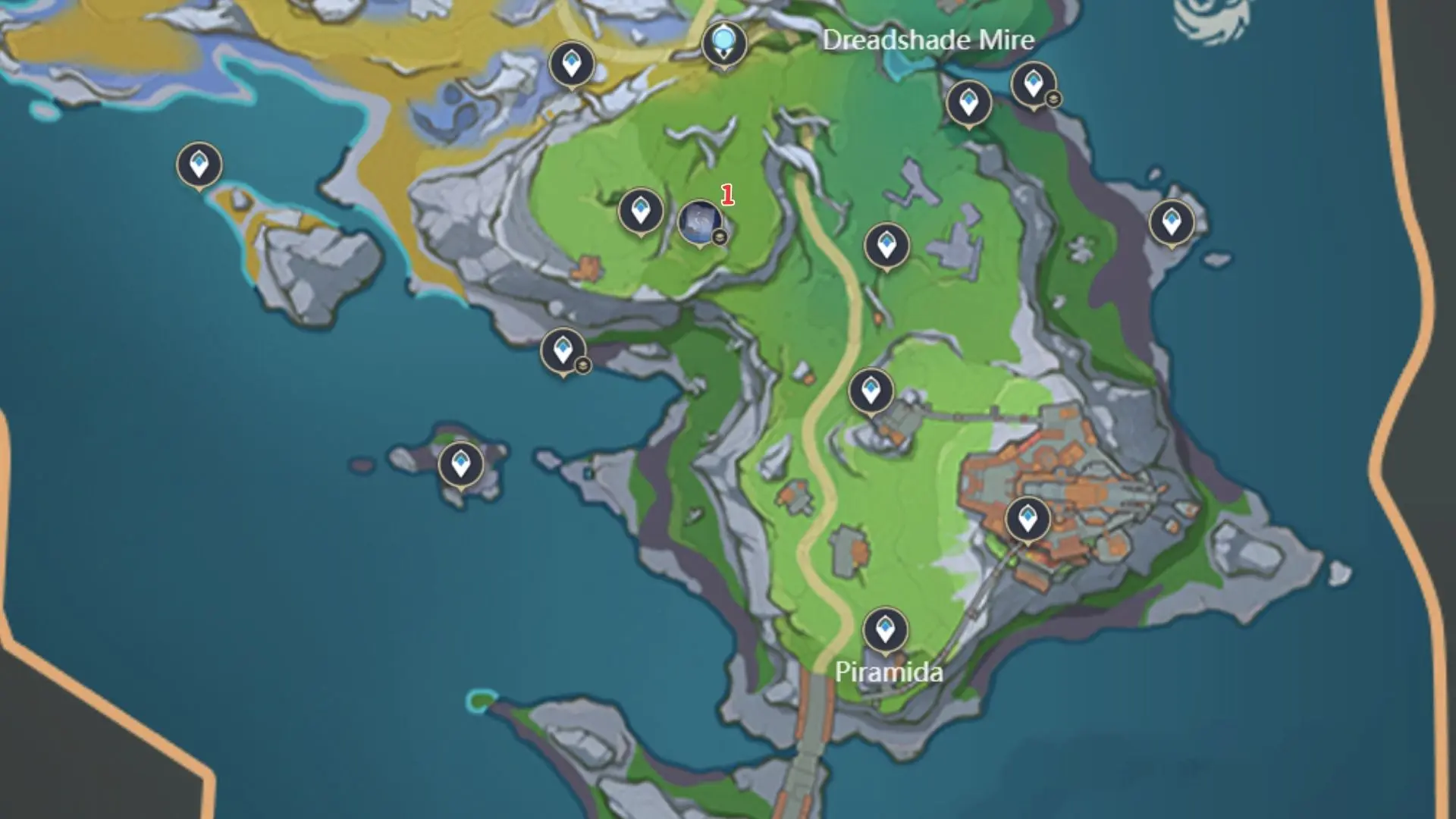Open the Dreadshade Mire location label
This screenshot has height=819, width=1456.
click(927, 42)
